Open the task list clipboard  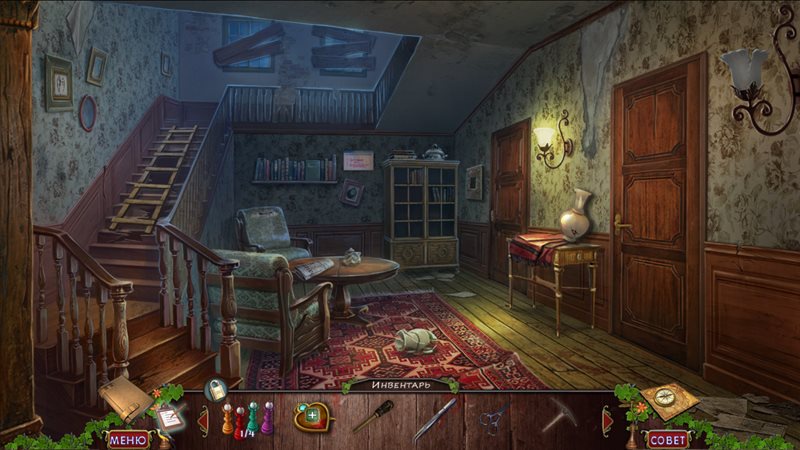pyautogui.click(x=168, y=418)
